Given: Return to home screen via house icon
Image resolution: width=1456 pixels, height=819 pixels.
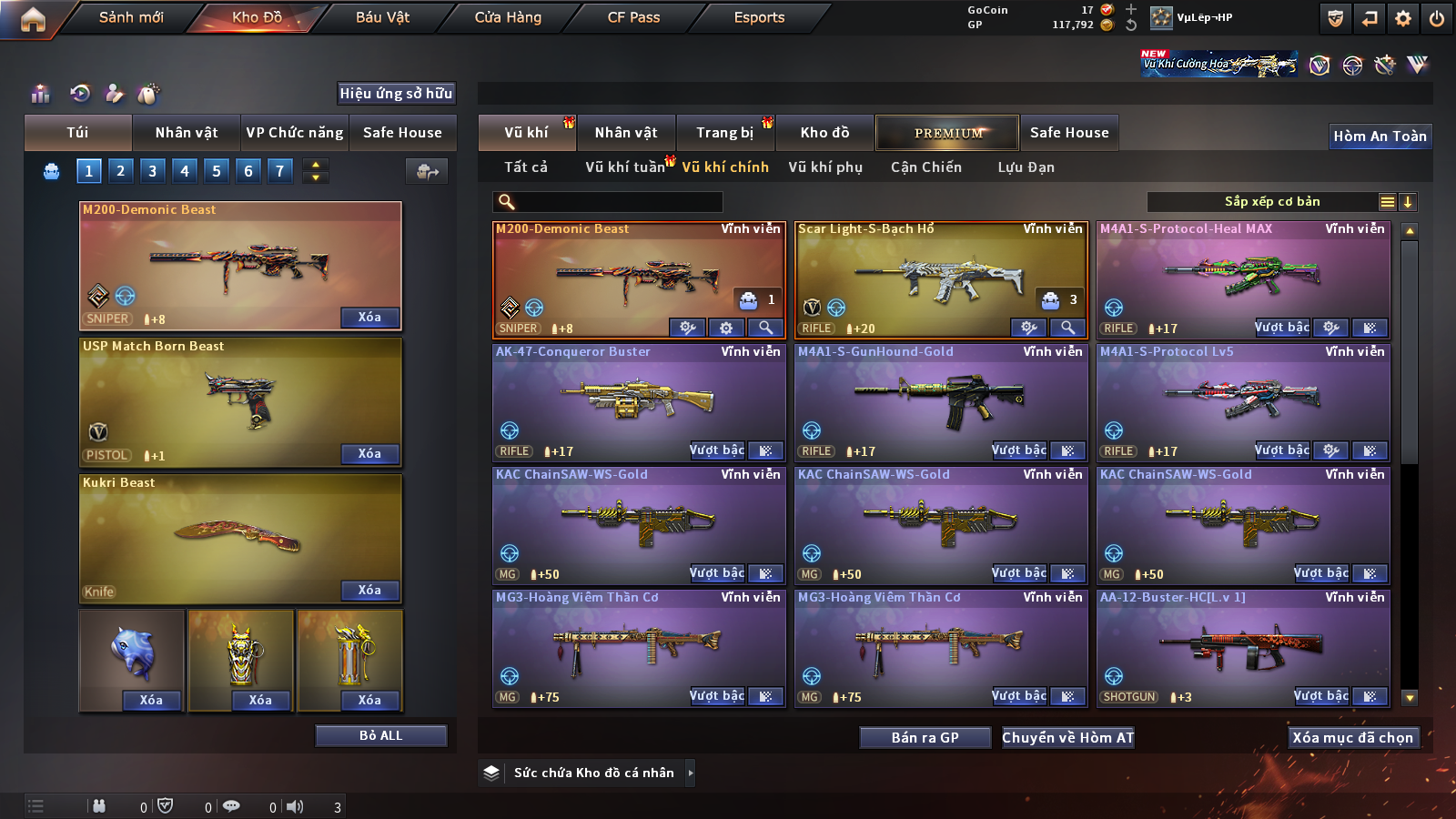Looking at the screenshot, I should 33,19.
